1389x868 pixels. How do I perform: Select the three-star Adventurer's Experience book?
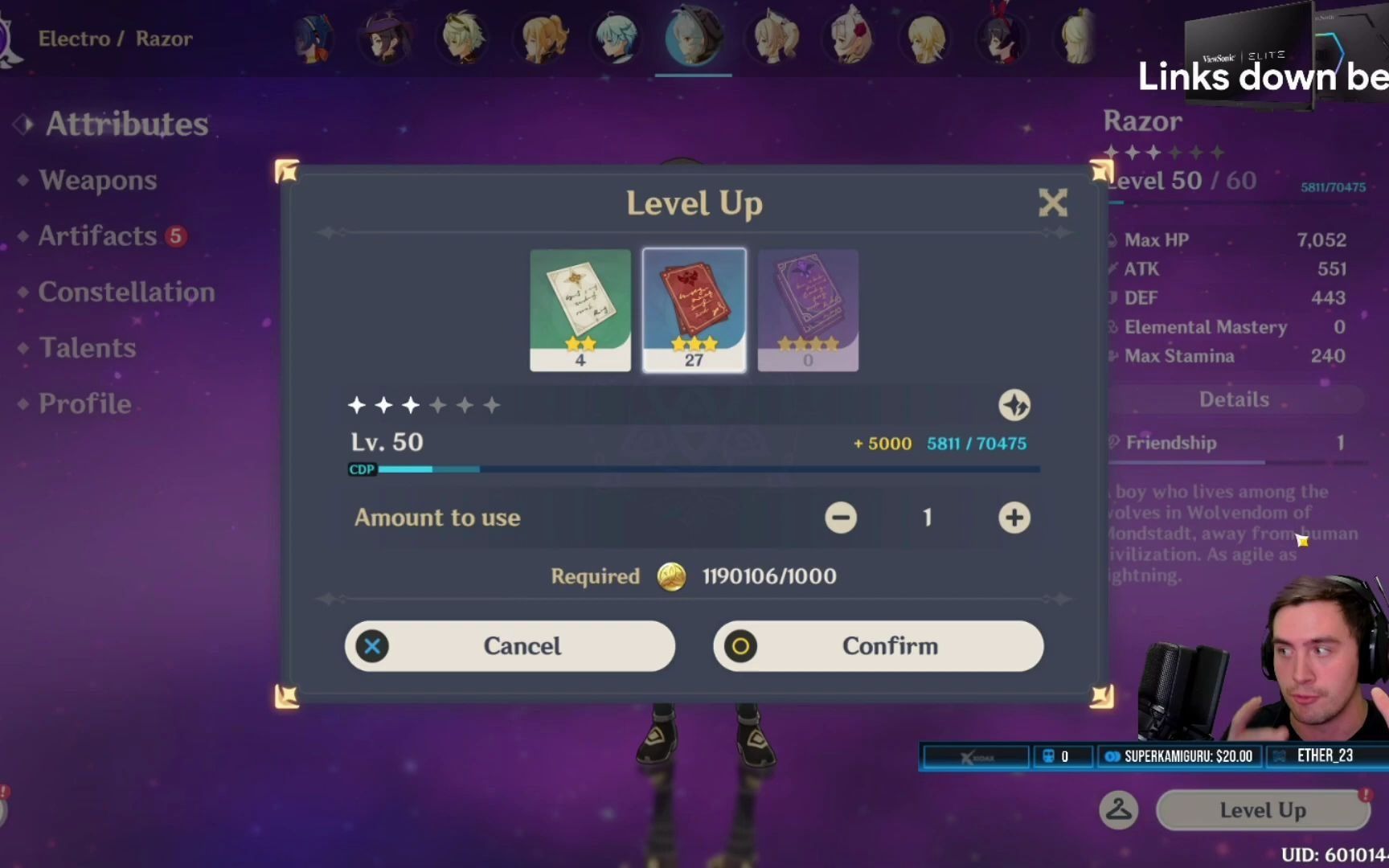[694, 310]
